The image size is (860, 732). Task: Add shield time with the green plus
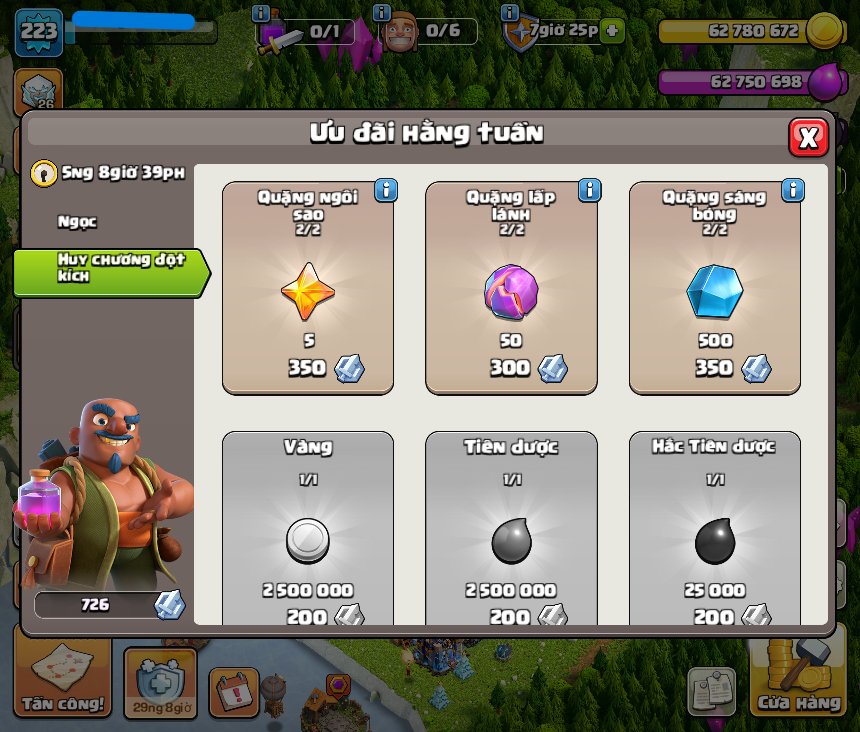(612, 31)
